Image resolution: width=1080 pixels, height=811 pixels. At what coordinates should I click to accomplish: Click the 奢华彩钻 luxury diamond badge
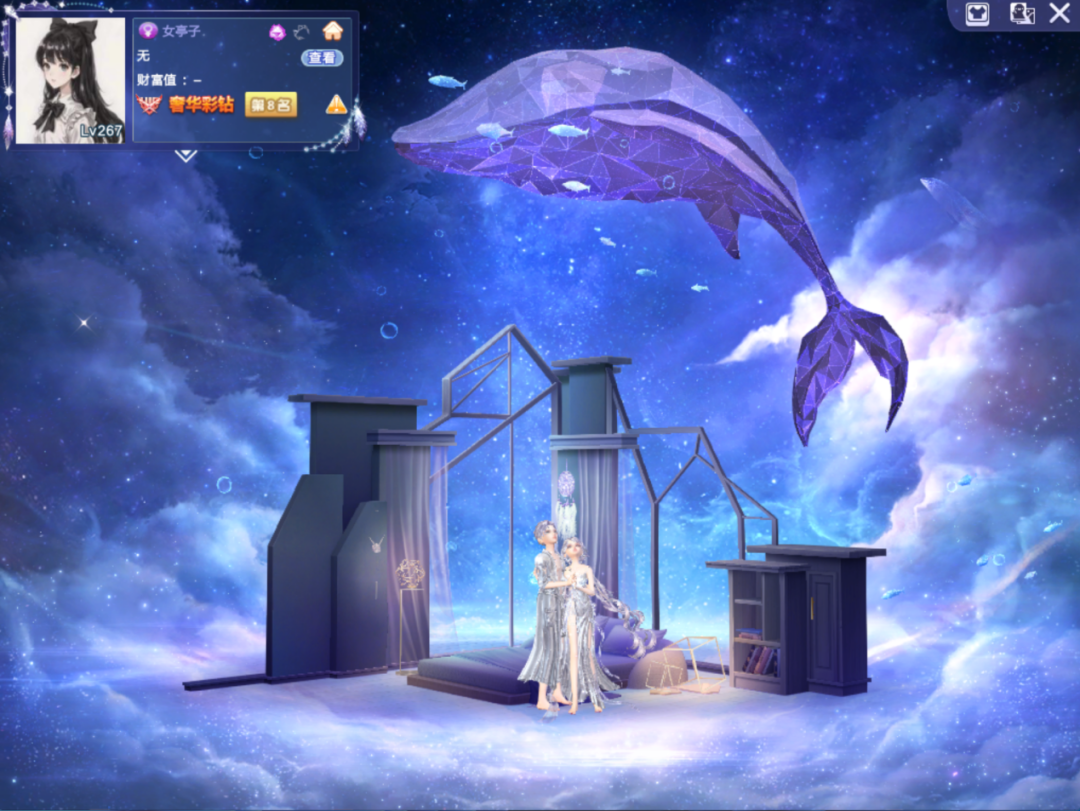pyautogui.click(x=188, y=104)
